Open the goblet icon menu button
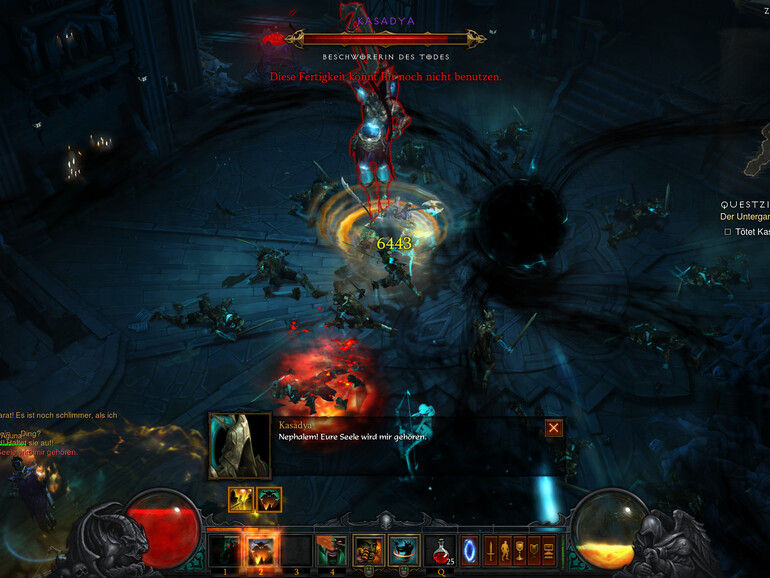The image size is (770, 578). [519, 551]
